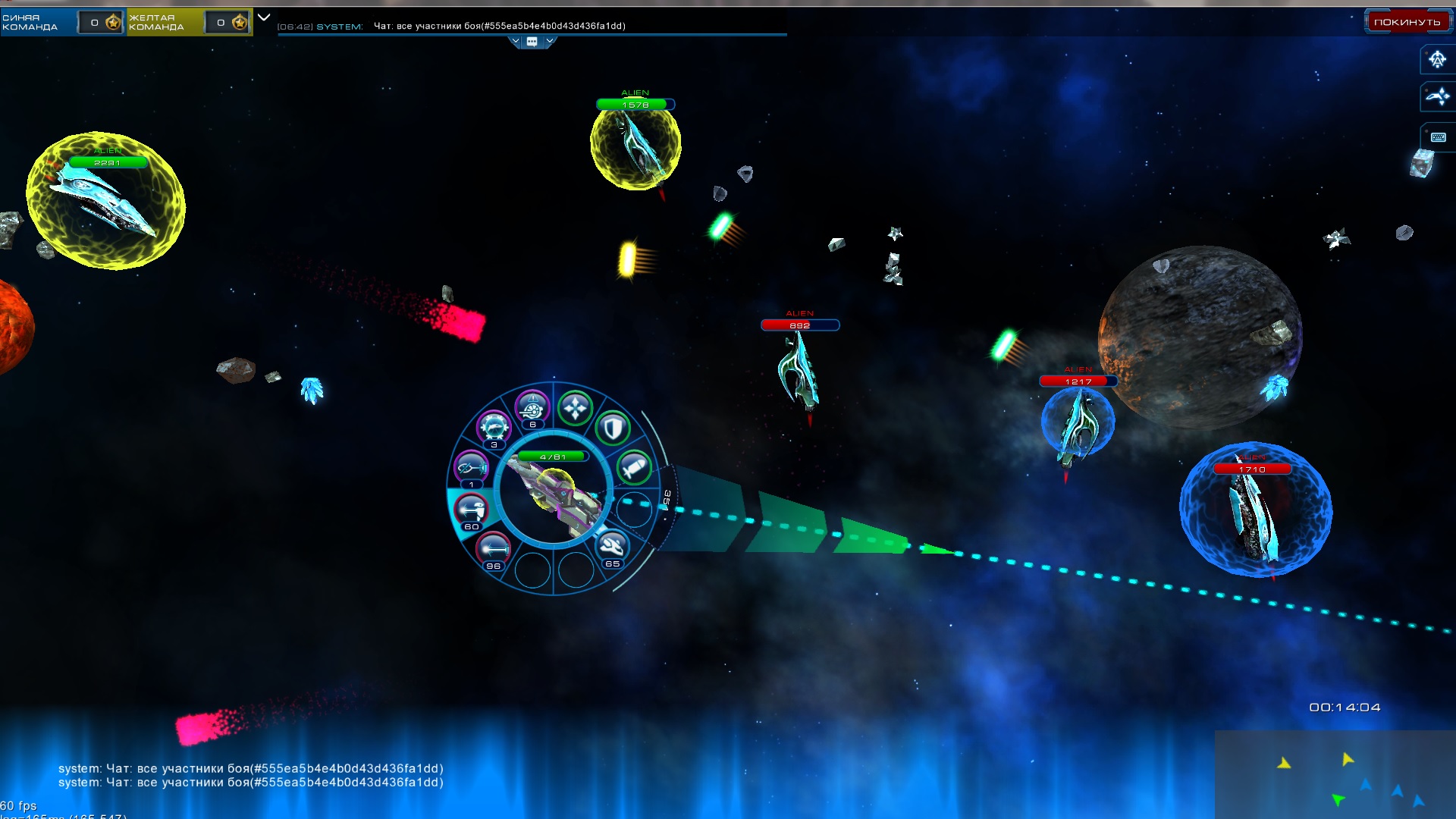Launch the fighter drone ability showing 65
The height and width of the screenshot is (819, 1456).
point(612,546)
